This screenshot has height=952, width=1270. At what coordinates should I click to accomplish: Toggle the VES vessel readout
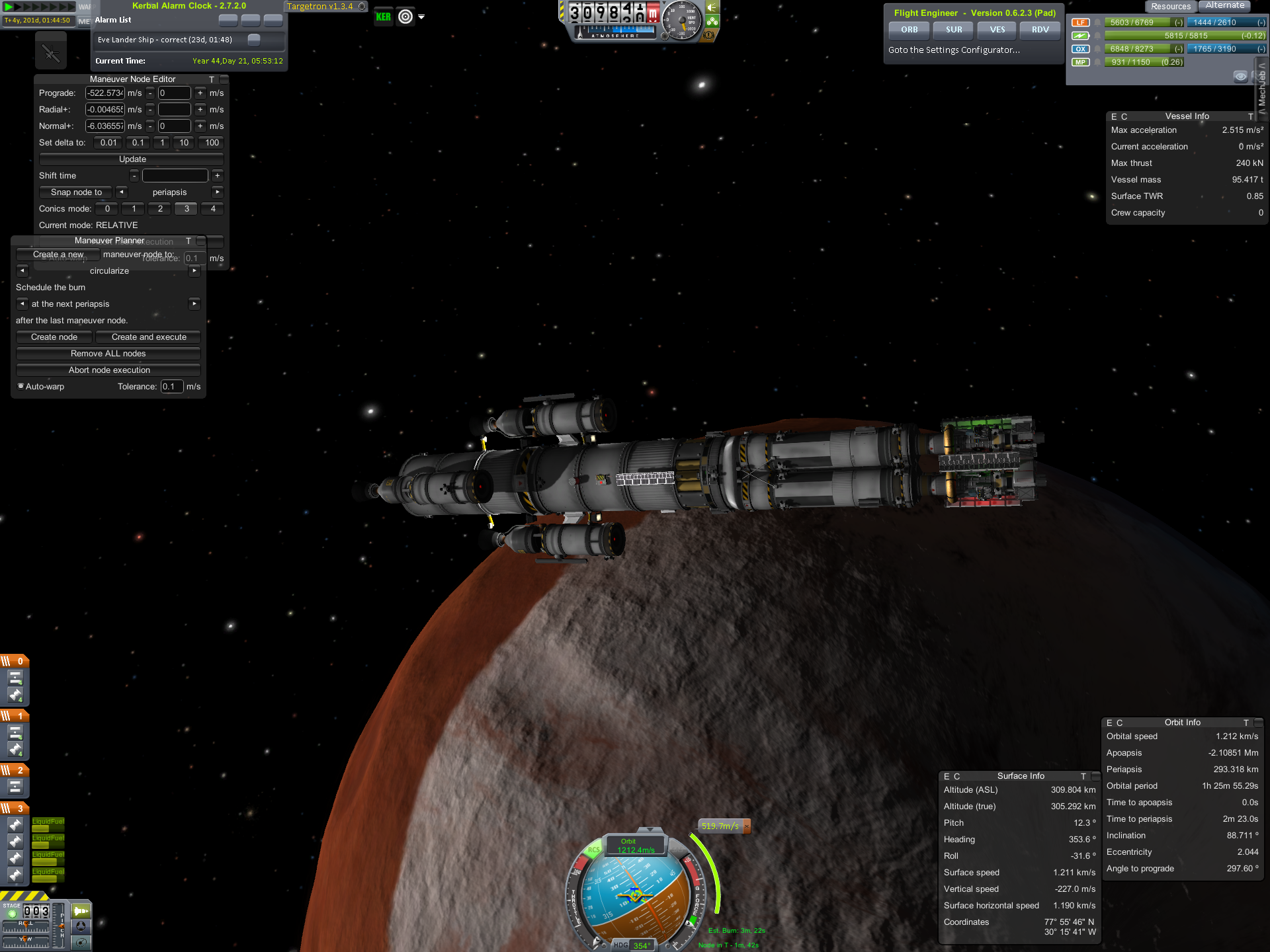[997, 30]
